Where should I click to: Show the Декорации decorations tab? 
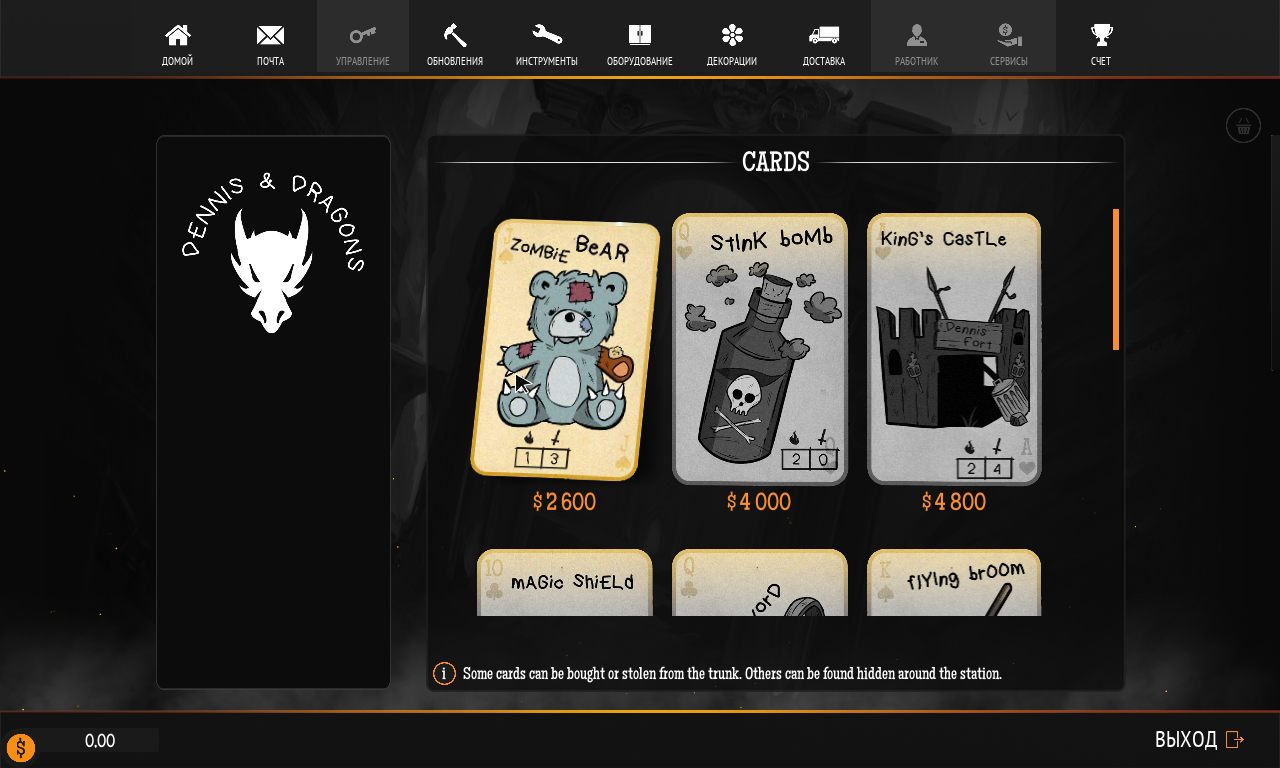coord(732,45)
